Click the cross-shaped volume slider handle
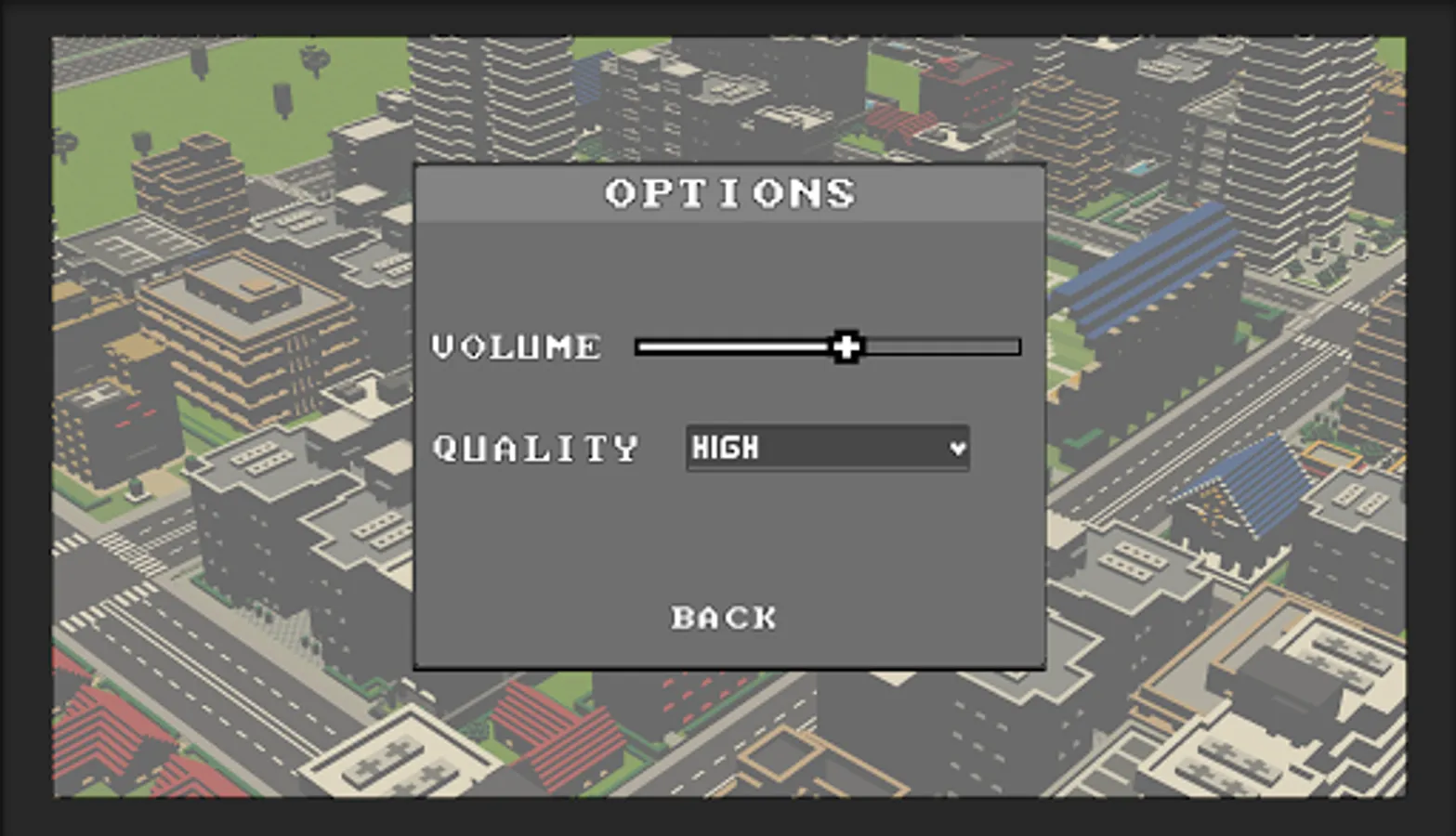This screenshot has width=1456, height=836. [846, 346]
